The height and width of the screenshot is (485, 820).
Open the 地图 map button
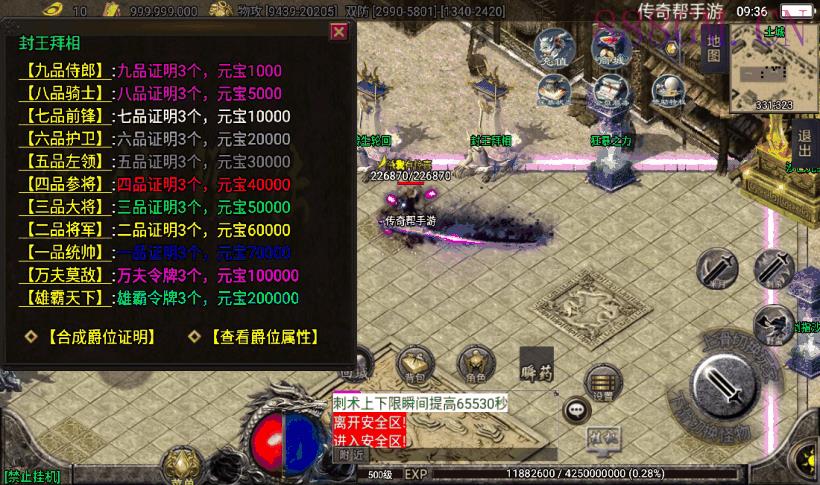[x=713, y=46]
